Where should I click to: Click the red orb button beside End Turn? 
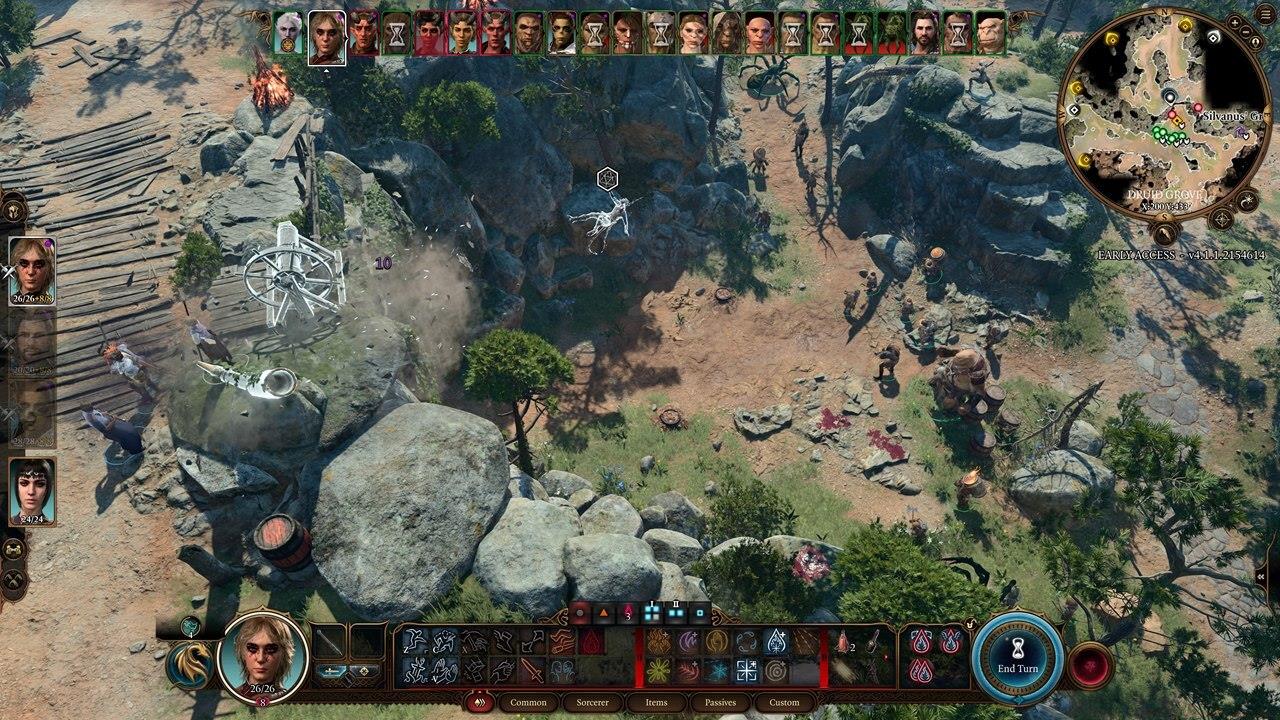pyautogui.click(x=1091, y=666)
